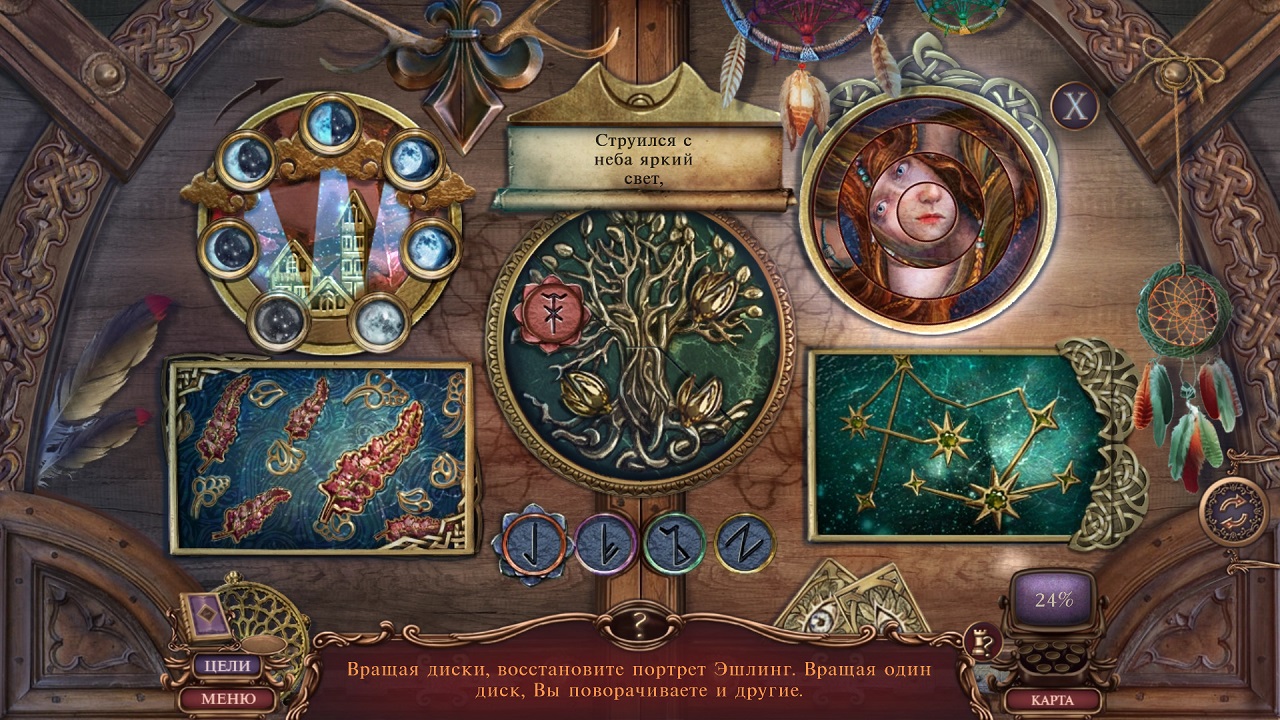Select the pink-rimmed rune stone
The width and height of the screenshot is (1280, 720).
click(605, 544)
